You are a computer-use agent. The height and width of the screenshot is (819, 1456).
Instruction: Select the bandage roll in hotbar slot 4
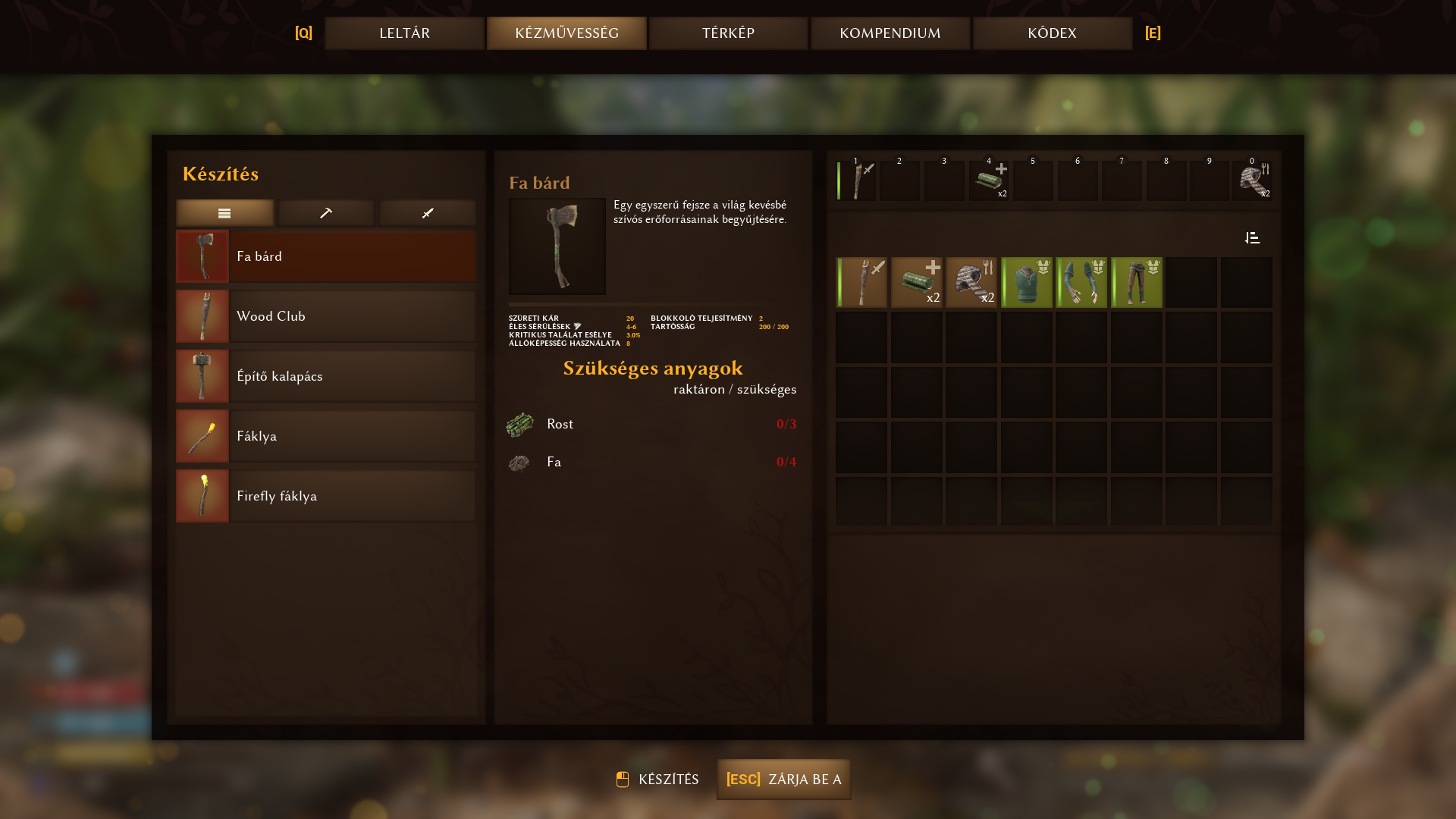point(989,181)
